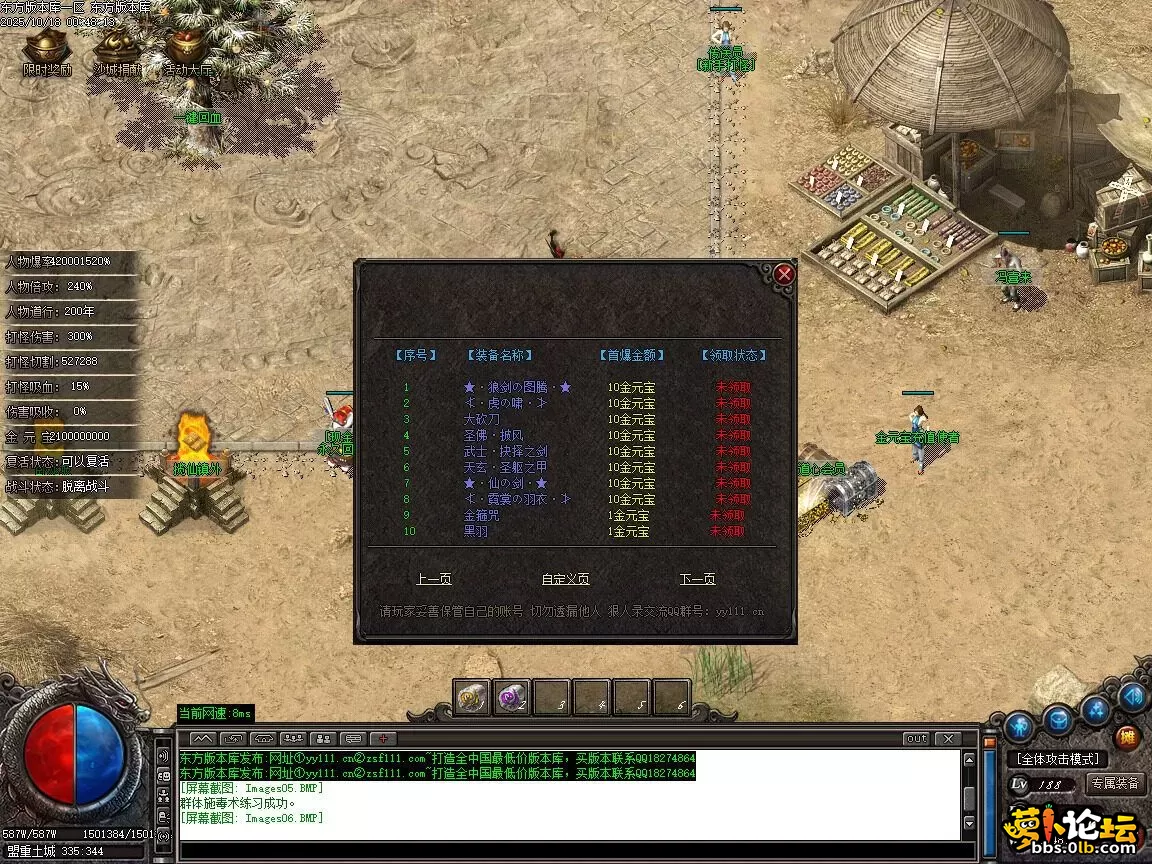This screenshot has height=864, width=1152.
Task: Open the 专属装备 exclusive equipment panel
Action: click(1116, 784)
